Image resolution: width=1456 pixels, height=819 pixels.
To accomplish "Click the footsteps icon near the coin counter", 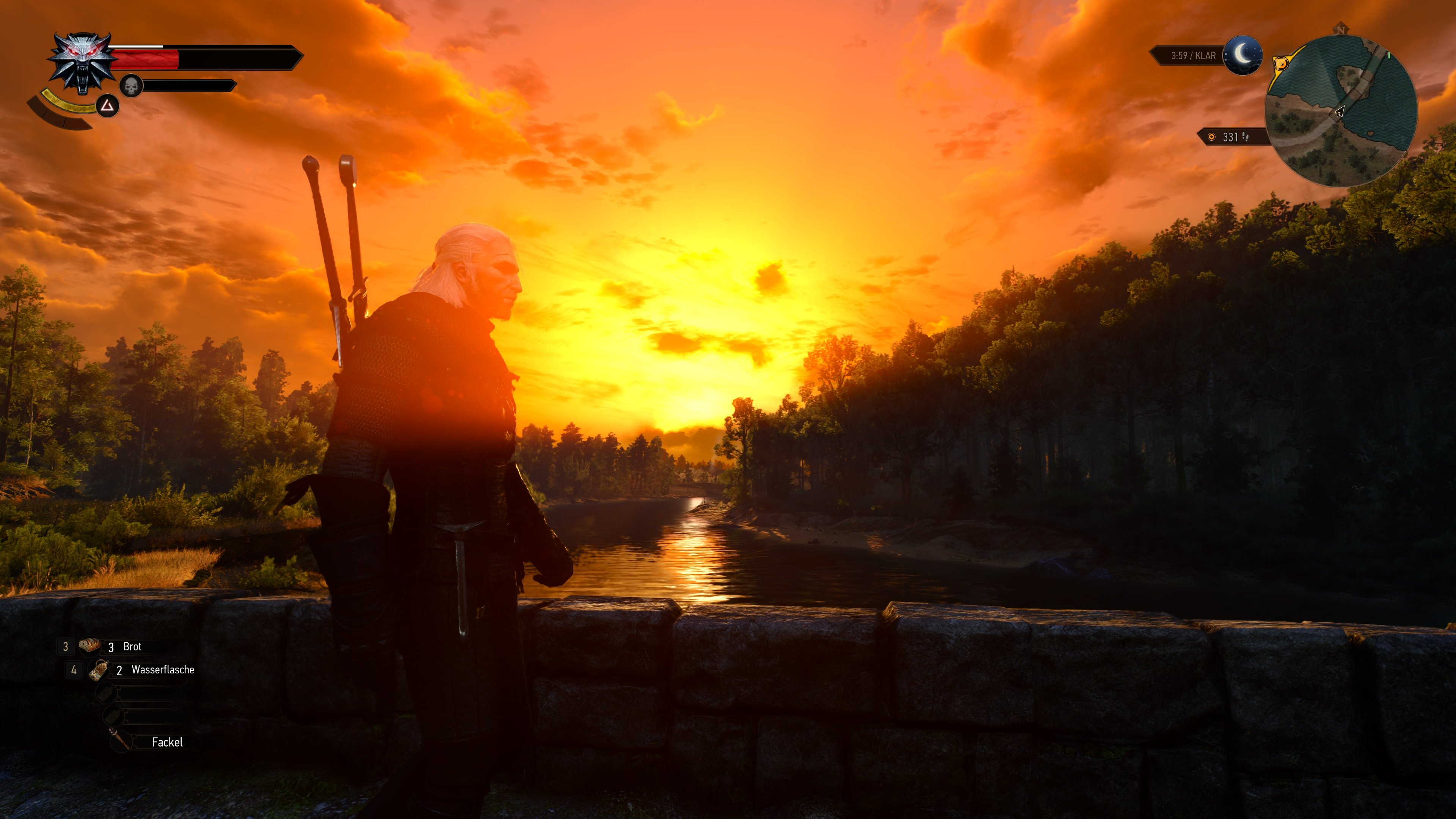I will point(1245,137).
